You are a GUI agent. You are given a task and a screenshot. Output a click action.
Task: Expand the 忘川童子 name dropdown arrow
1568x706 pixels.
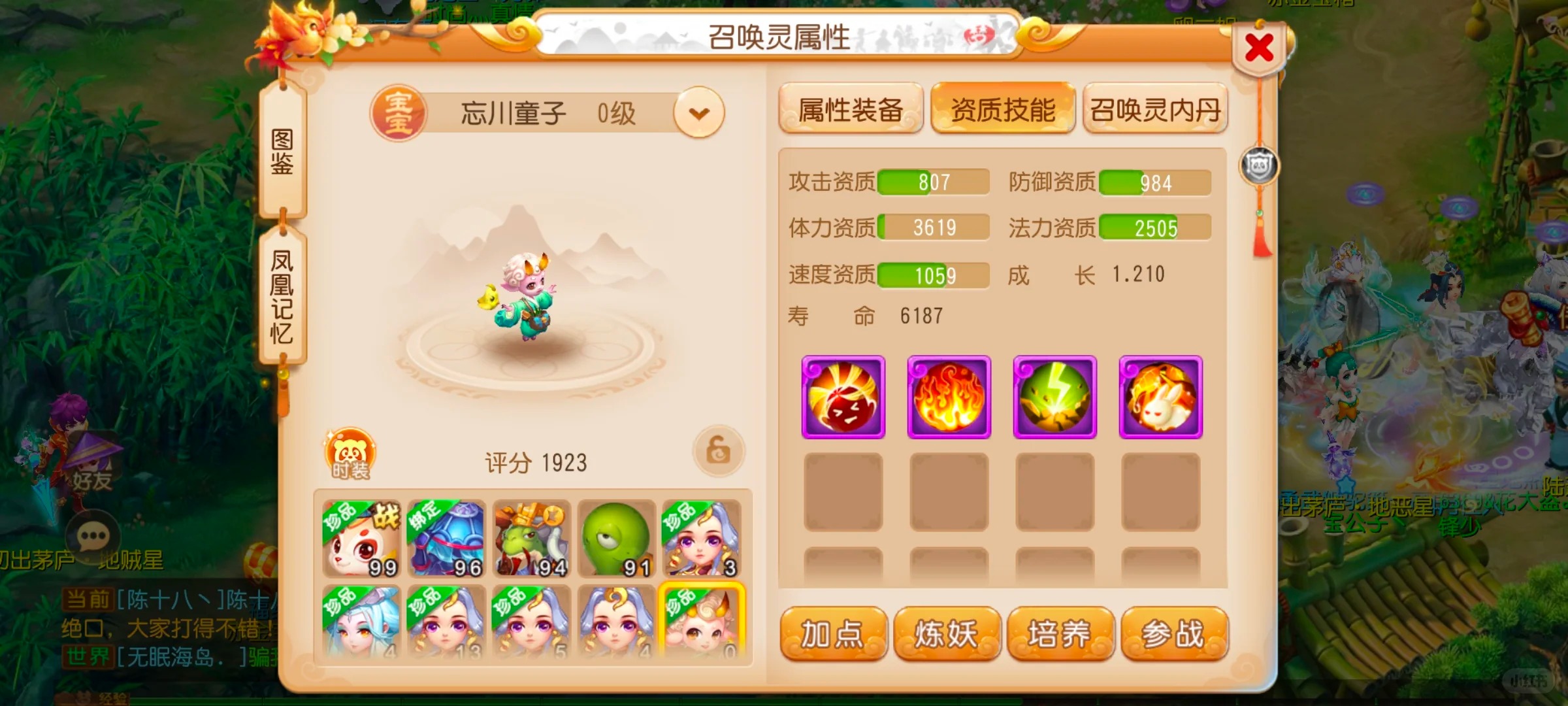pyautogui.click(x=698, y=113)
